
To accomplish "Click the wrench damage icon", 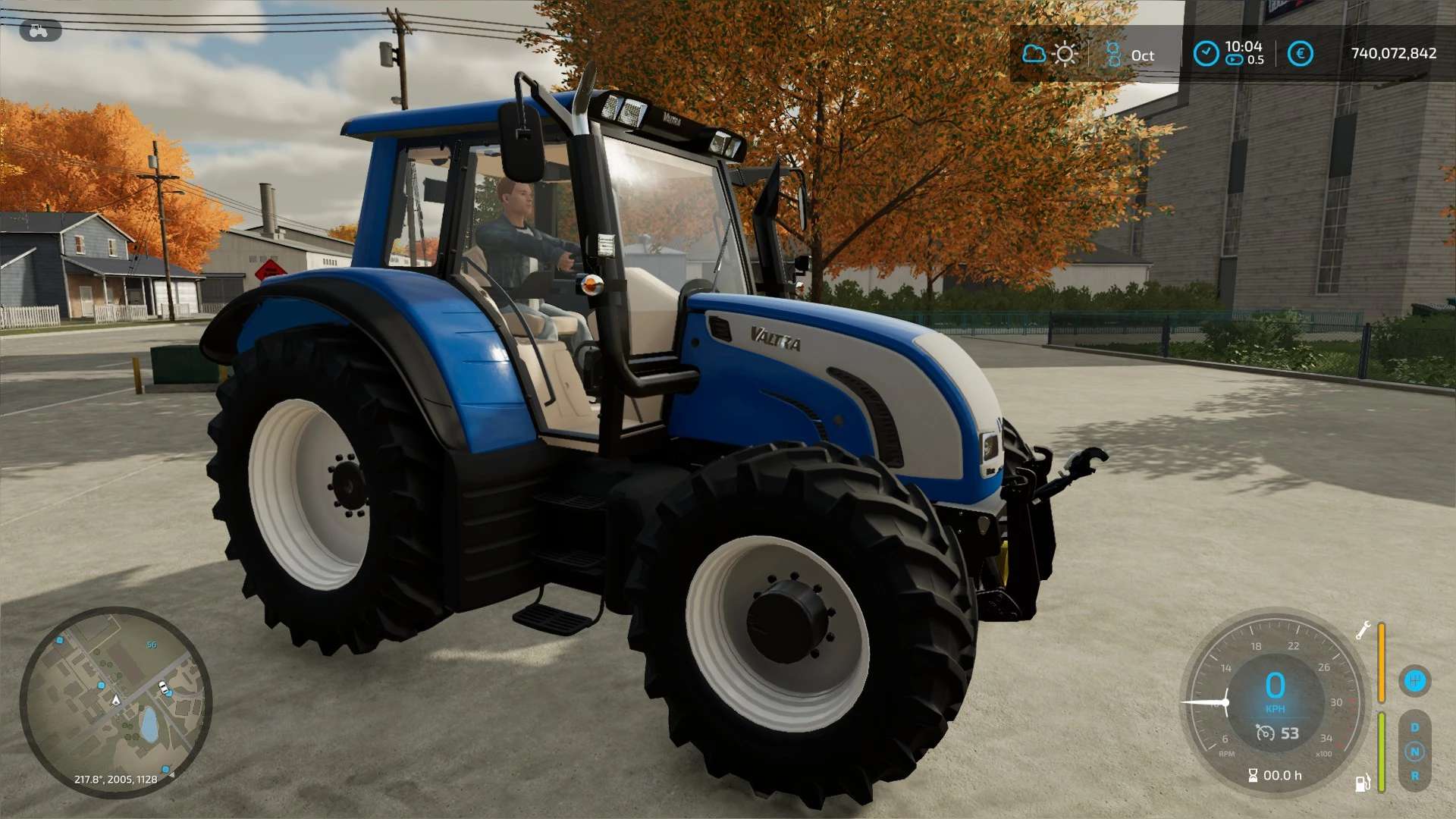I will (1363, 630).
